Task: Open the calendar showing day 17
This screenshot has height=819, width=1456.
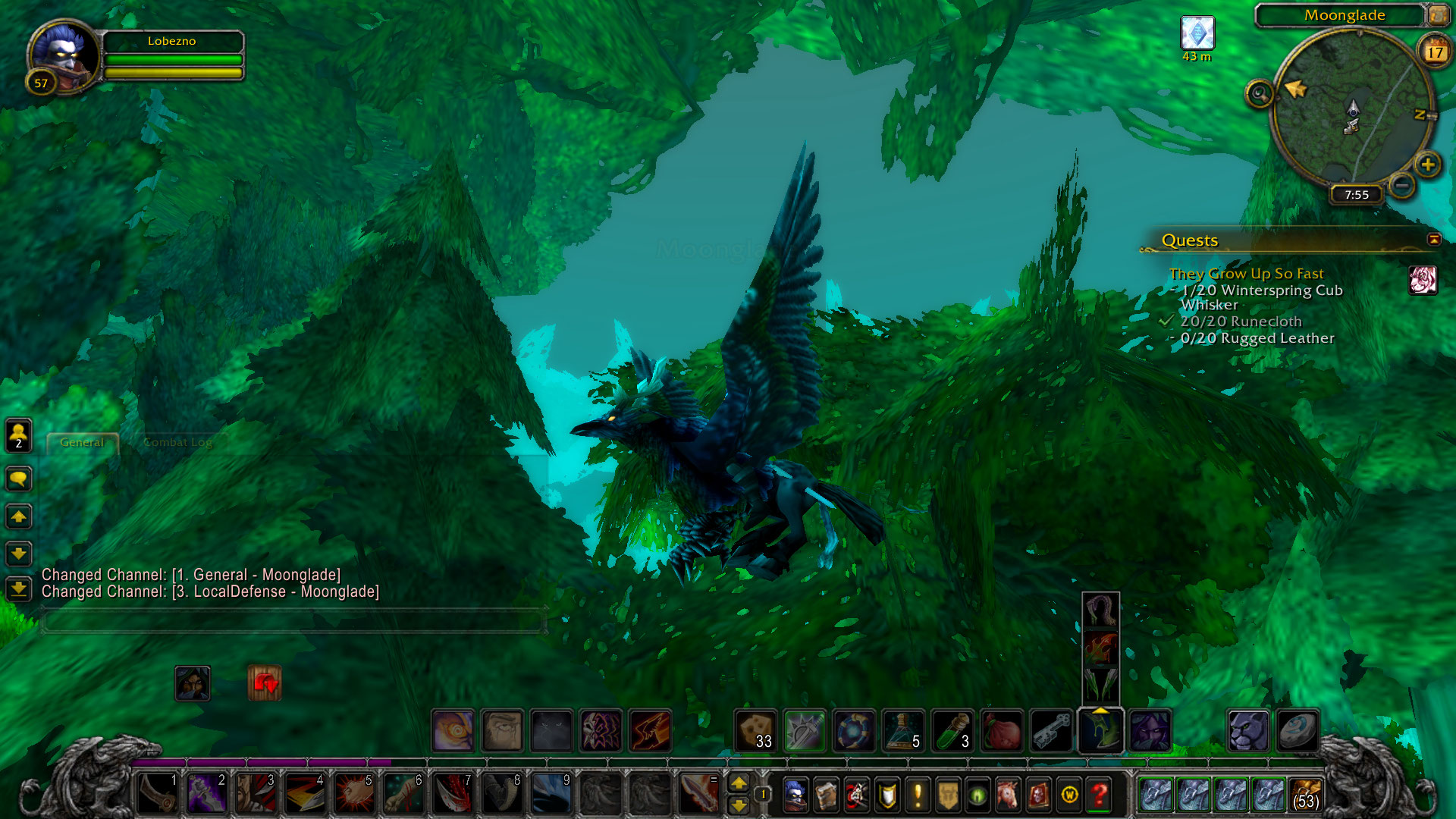Action: pos(1434,52)
